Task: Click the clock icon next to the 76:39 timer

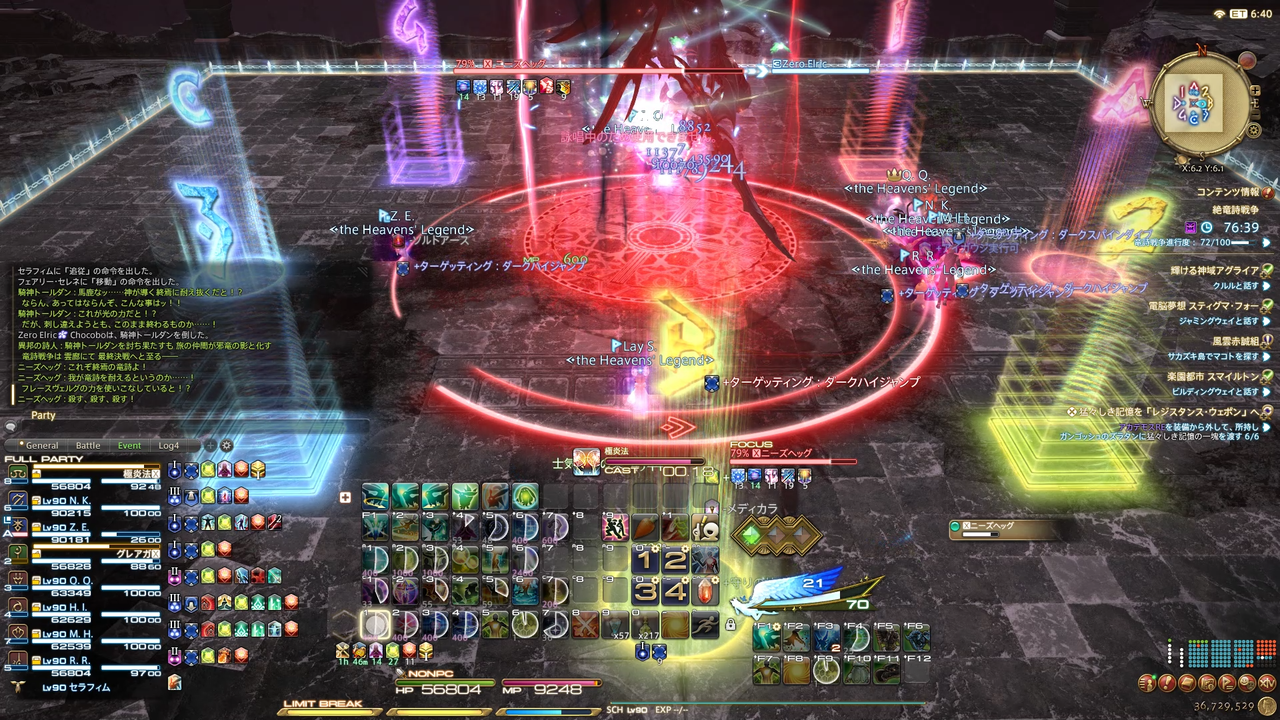Action: point(1207,227)
